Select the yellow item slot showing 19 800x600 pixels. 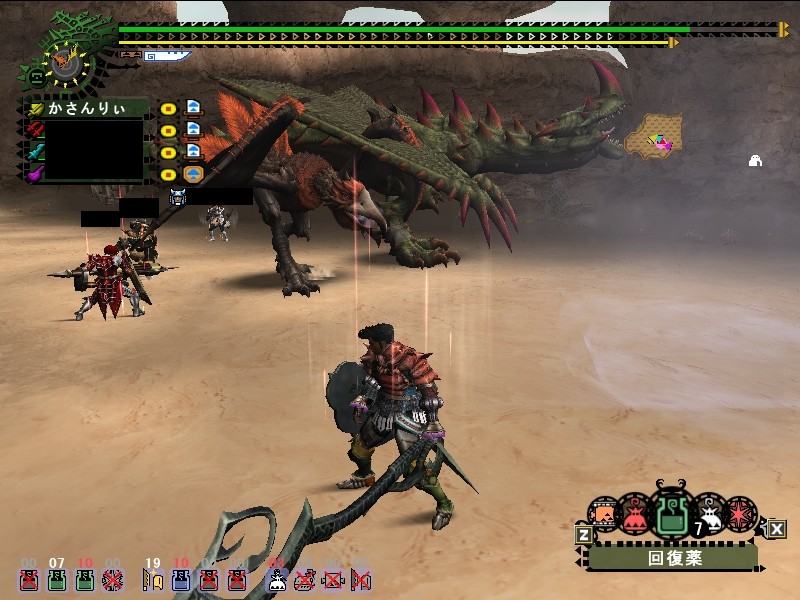tap(152, 579)
